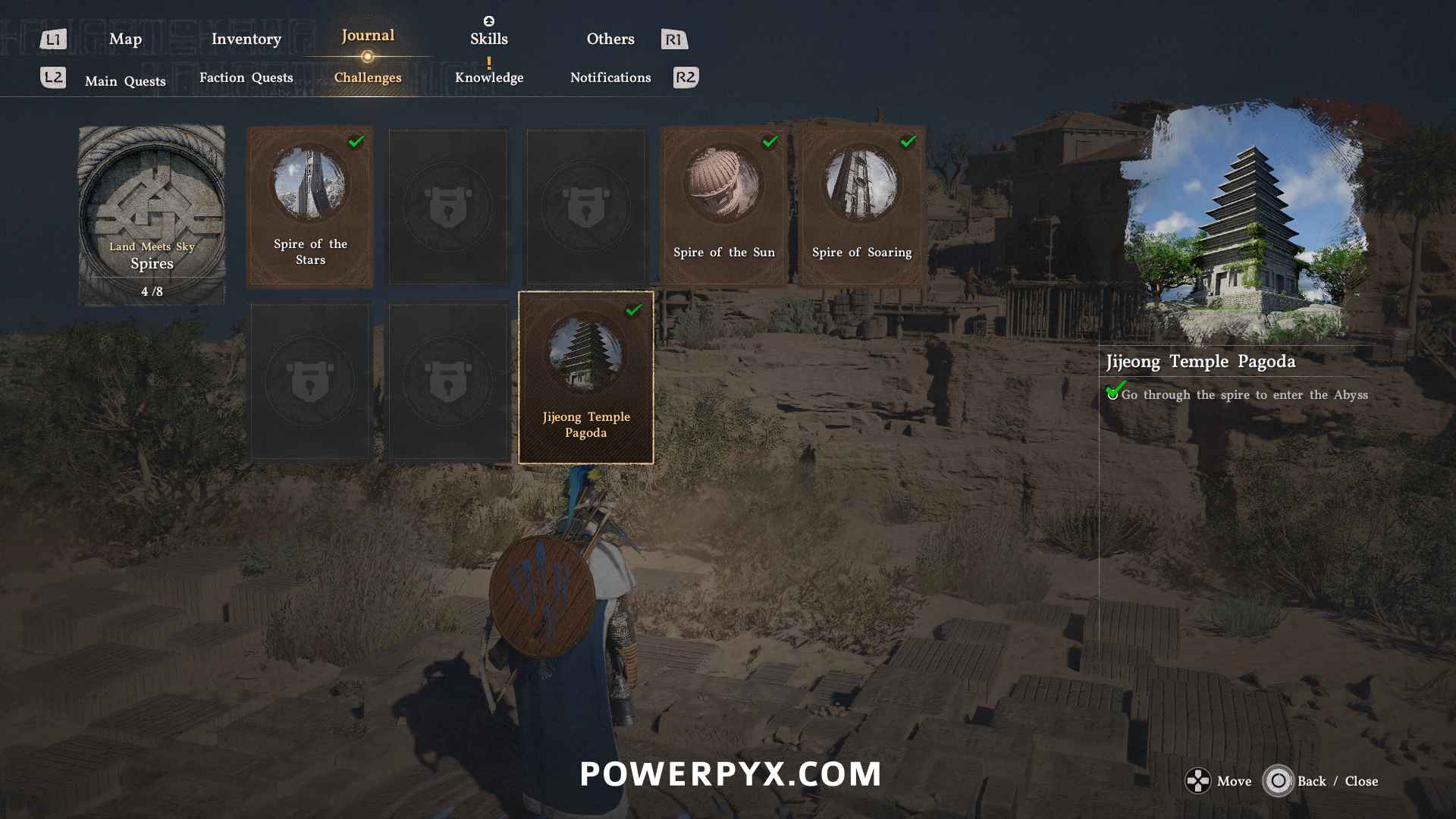Open the Others tab
This screenshot has width=1456, height=819.
click(x=610, y=39)
